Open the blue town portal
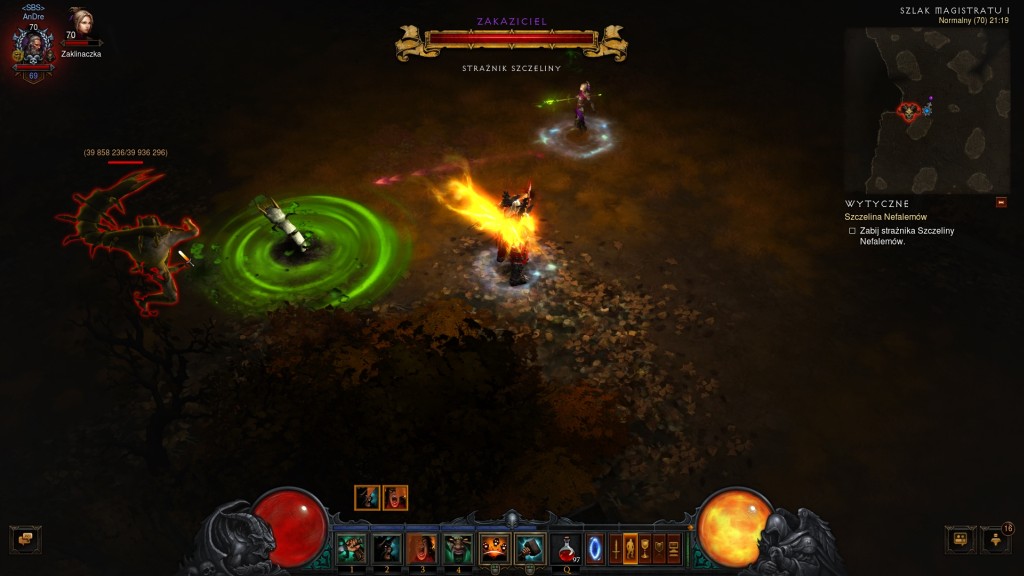Image resolution: width=1024 pixels, height=576 pixels. [x=595, y=549]
